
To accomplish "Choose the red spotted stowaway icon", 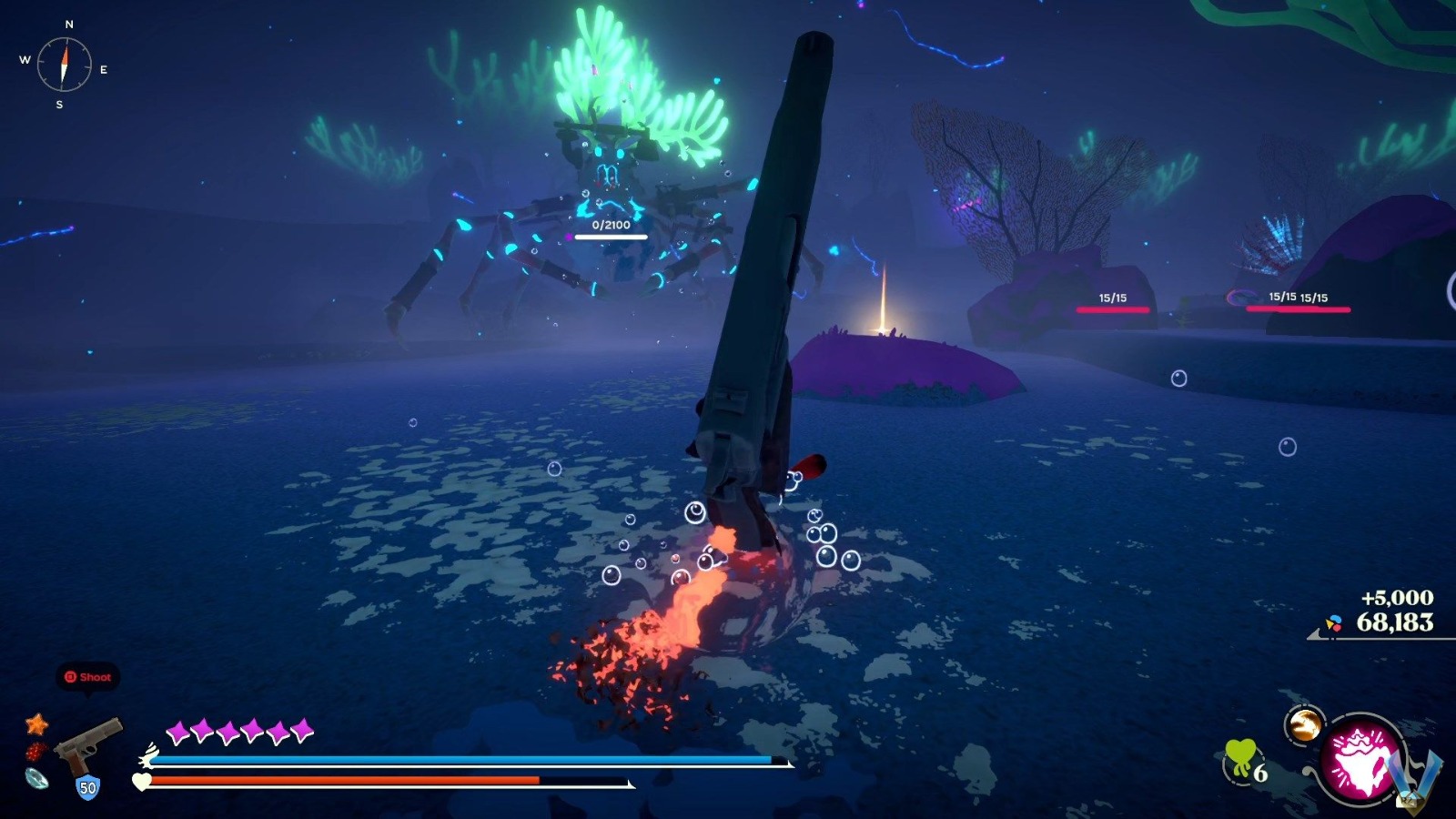I will coord(35,752).
